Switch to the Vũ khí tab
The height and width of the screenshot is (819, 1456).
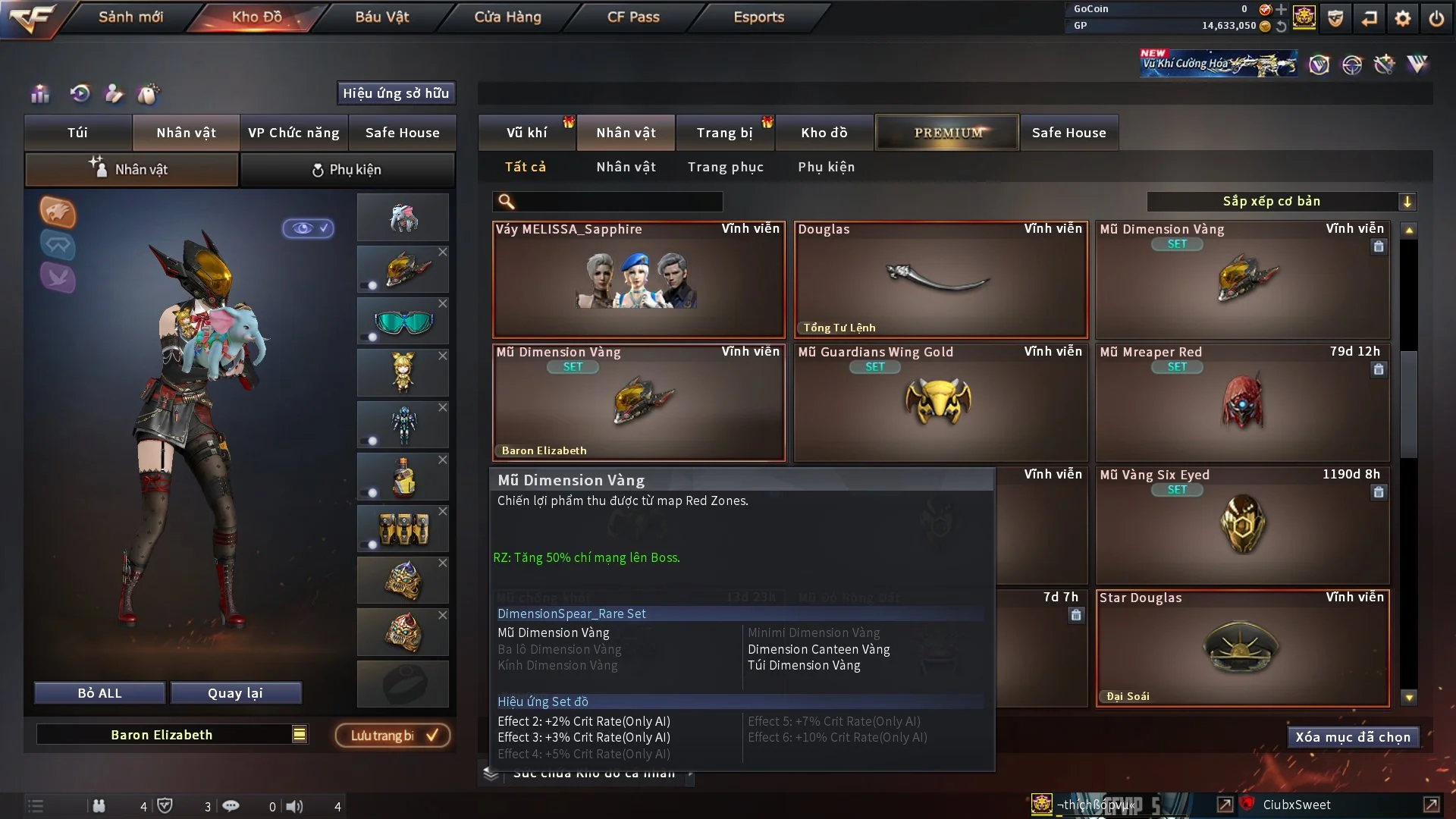tap(526, 133)
